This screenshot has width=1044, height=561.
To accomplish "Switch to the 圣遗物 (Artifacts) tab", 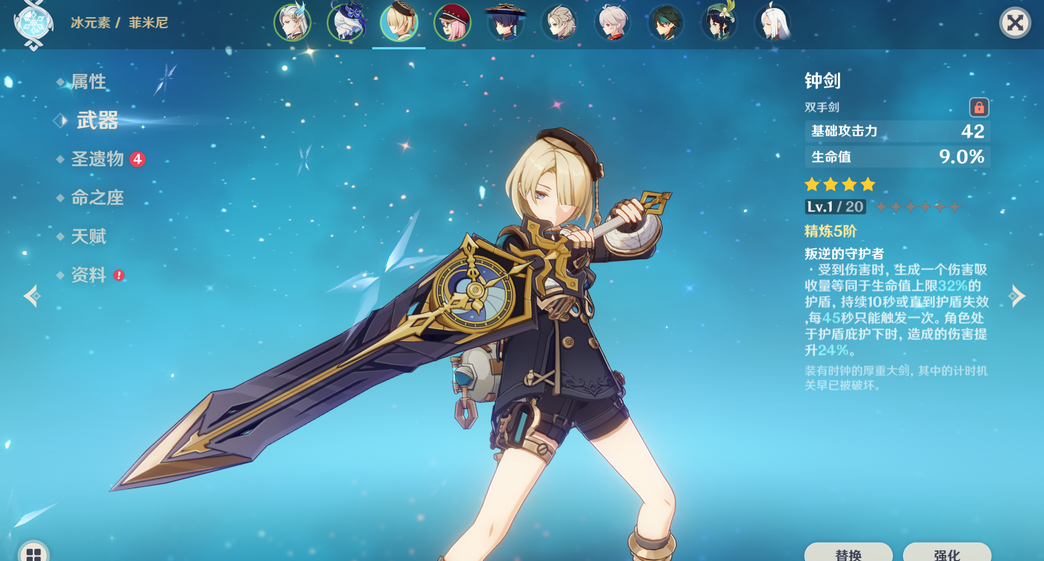I will point(97,159).
